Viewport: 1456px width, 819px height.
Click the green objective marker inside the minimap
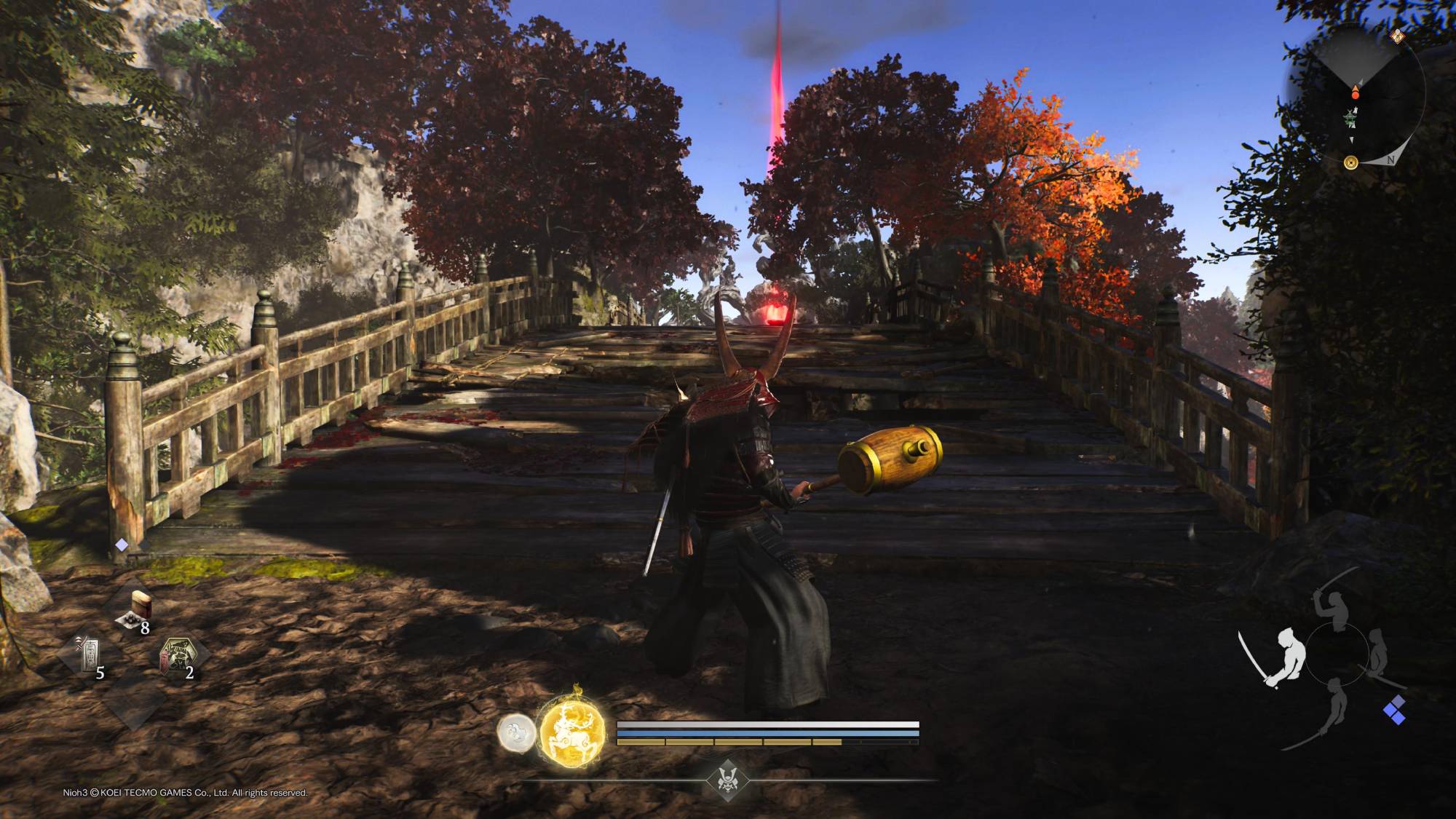[x=1350, y=117]
